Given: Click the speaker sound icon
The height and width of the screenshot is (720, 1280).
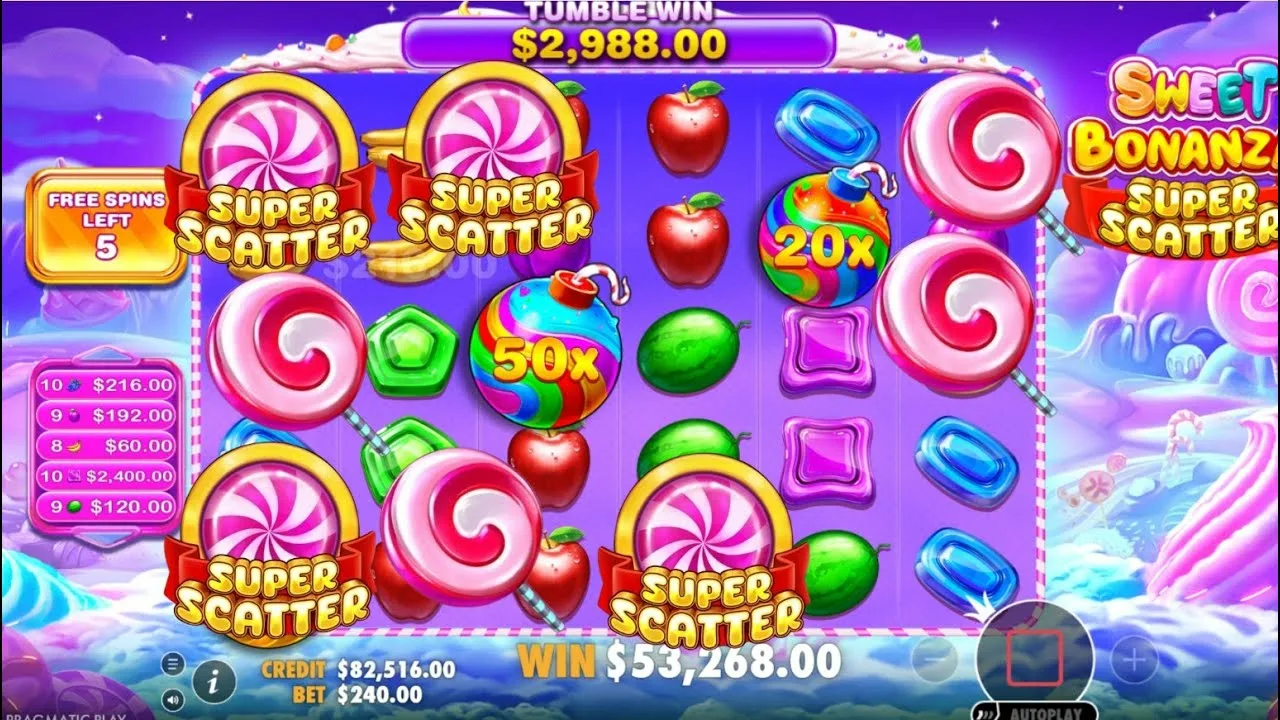Looking at the screenshot, I should pyautogui.click(x=172, y=699).
